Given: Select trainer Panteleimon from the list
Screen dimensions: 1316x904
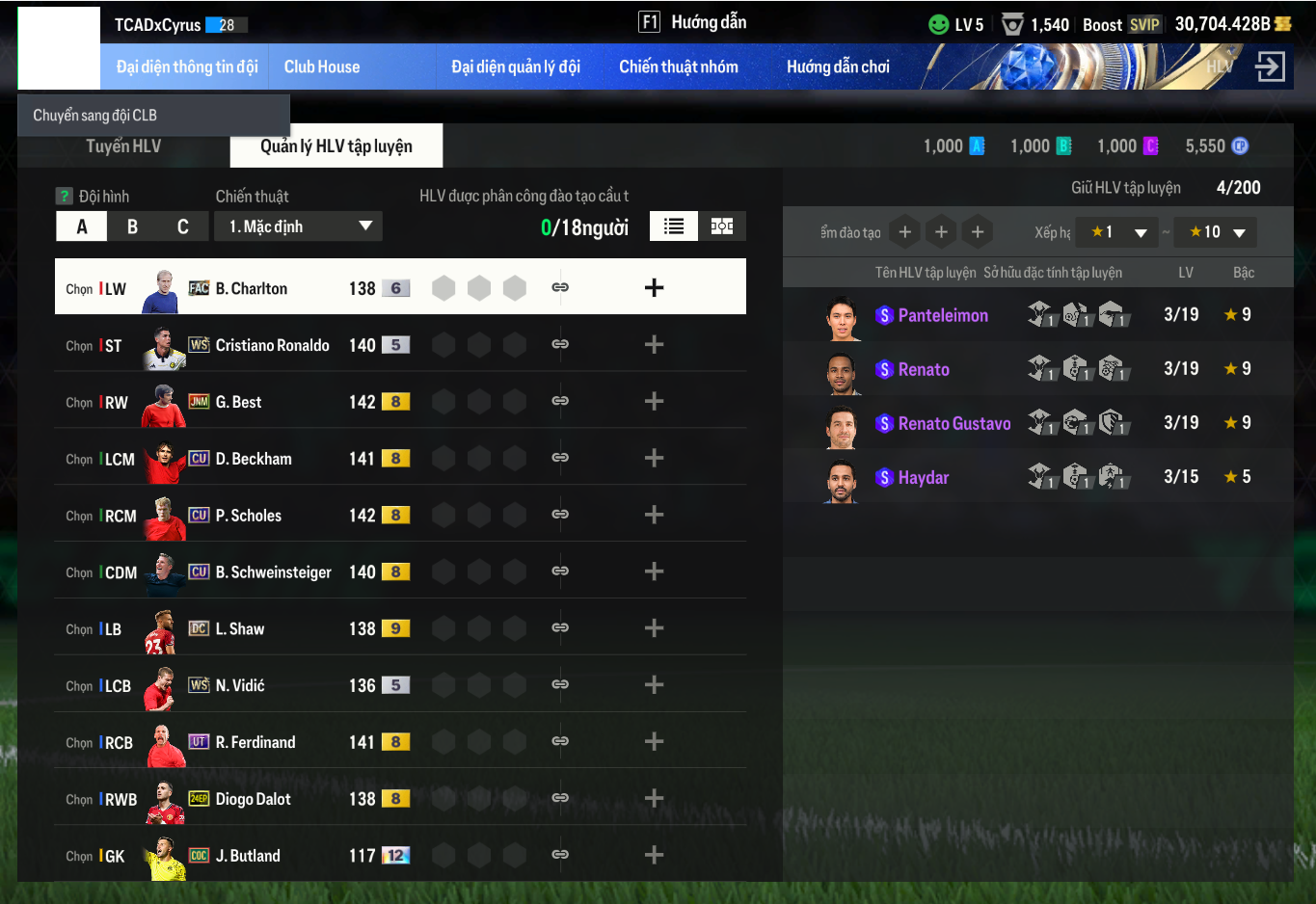Looking at the screenshot, I should (x=942, y=315).
